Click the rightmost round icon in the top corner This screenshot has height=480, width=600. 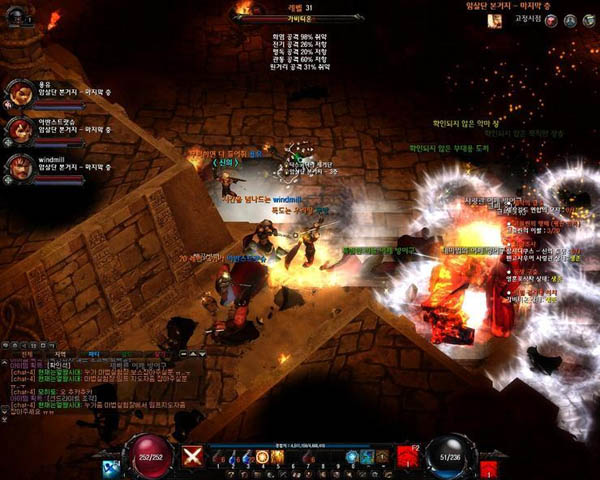589,21
